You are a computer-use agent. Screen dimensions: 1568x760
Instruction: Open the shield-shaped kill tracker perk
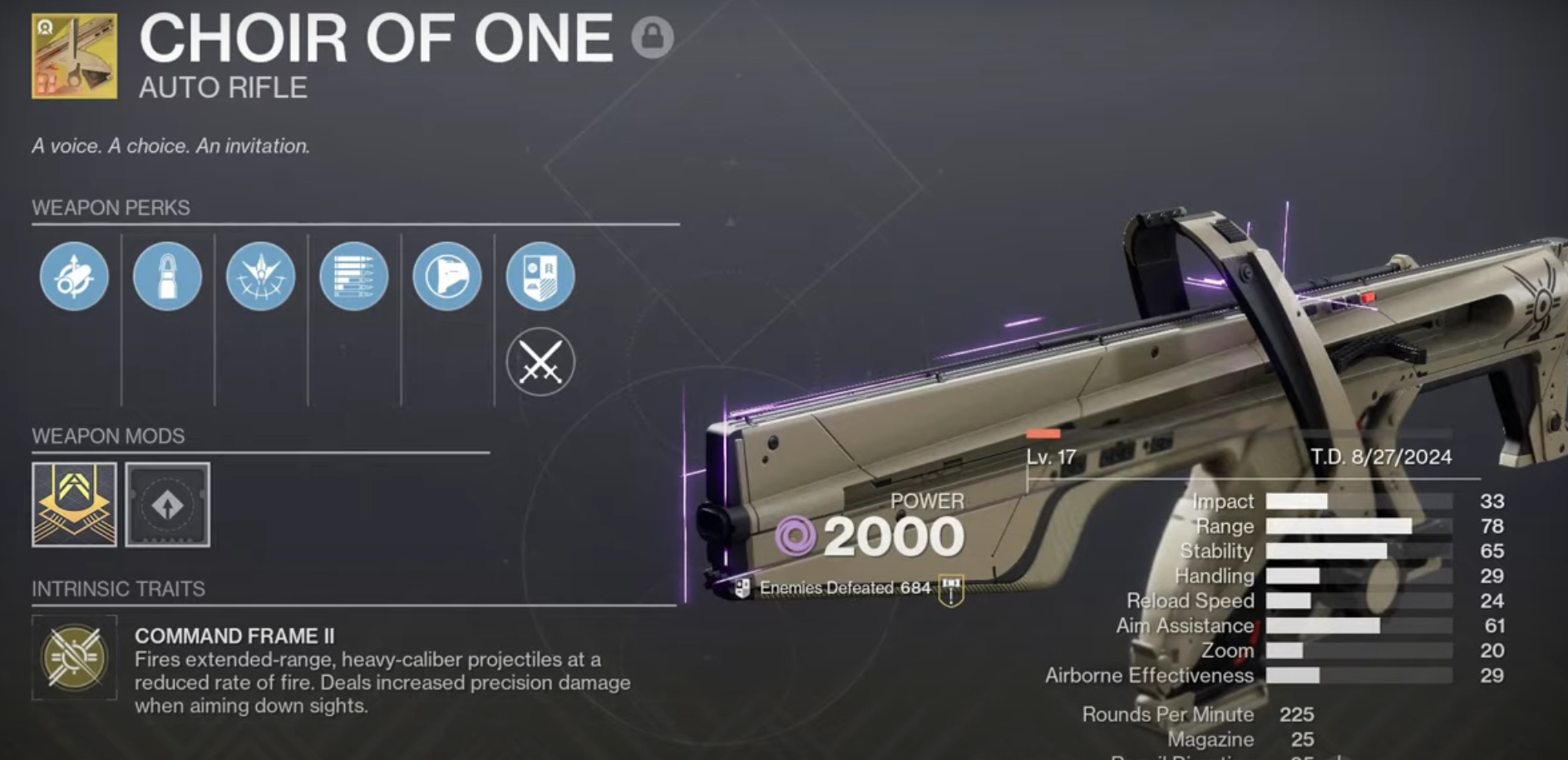click(x=540, y=276)
